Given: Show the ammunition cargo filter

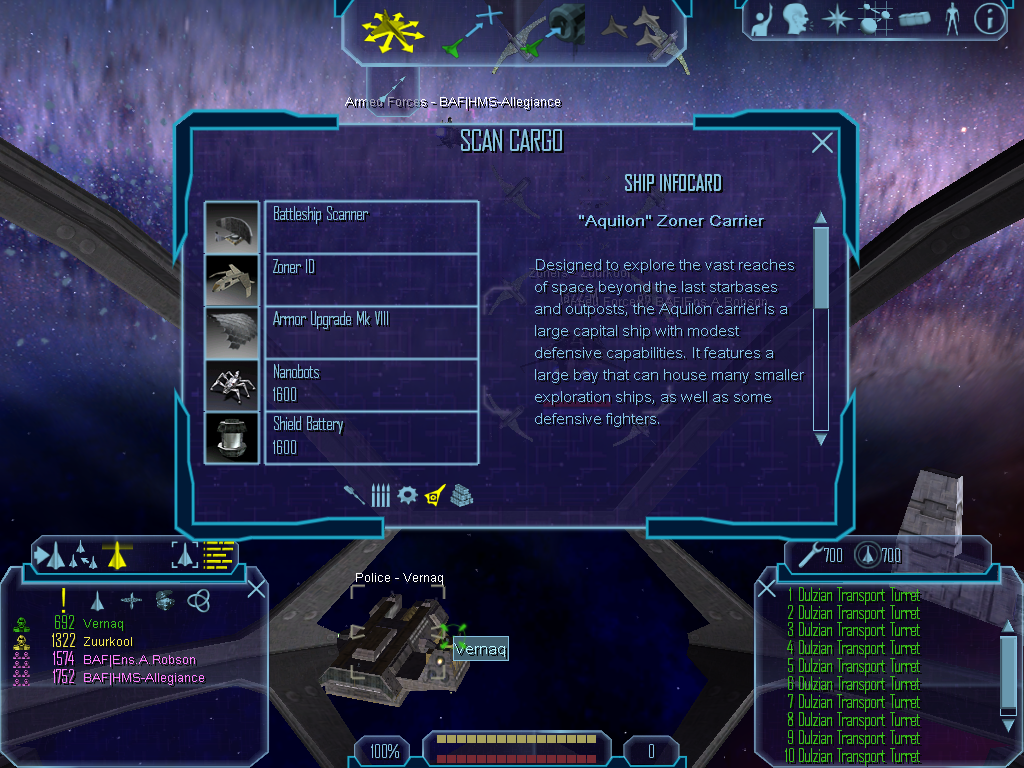Looking at the screenshot, I should [380, 495].
